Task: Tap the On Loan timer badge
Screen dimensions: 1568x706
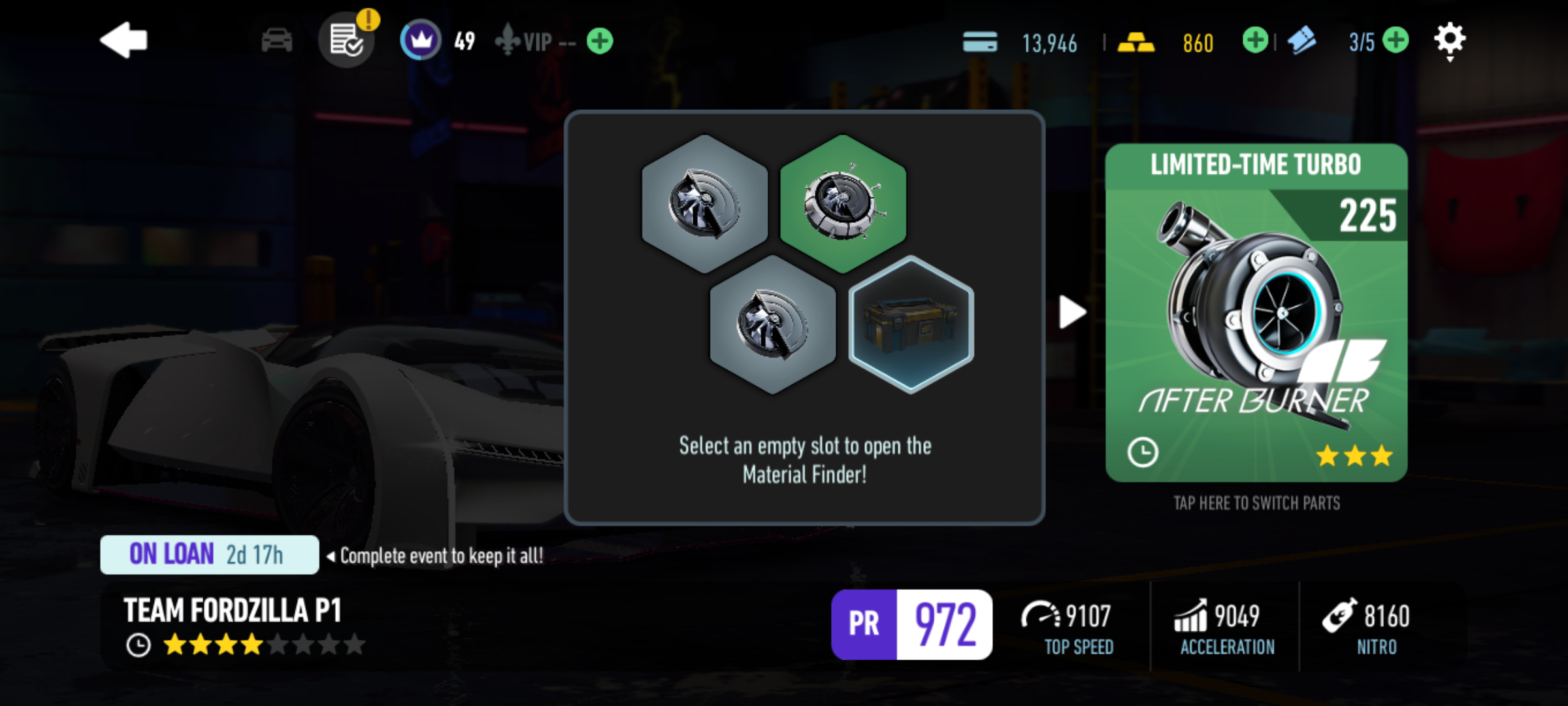Action: point(209,555)
